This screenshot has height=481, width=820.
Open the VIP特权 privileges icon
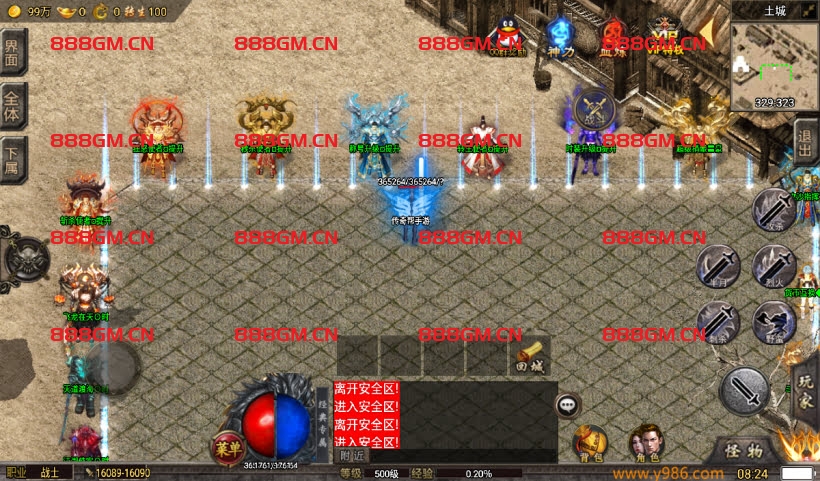point(664,35)
